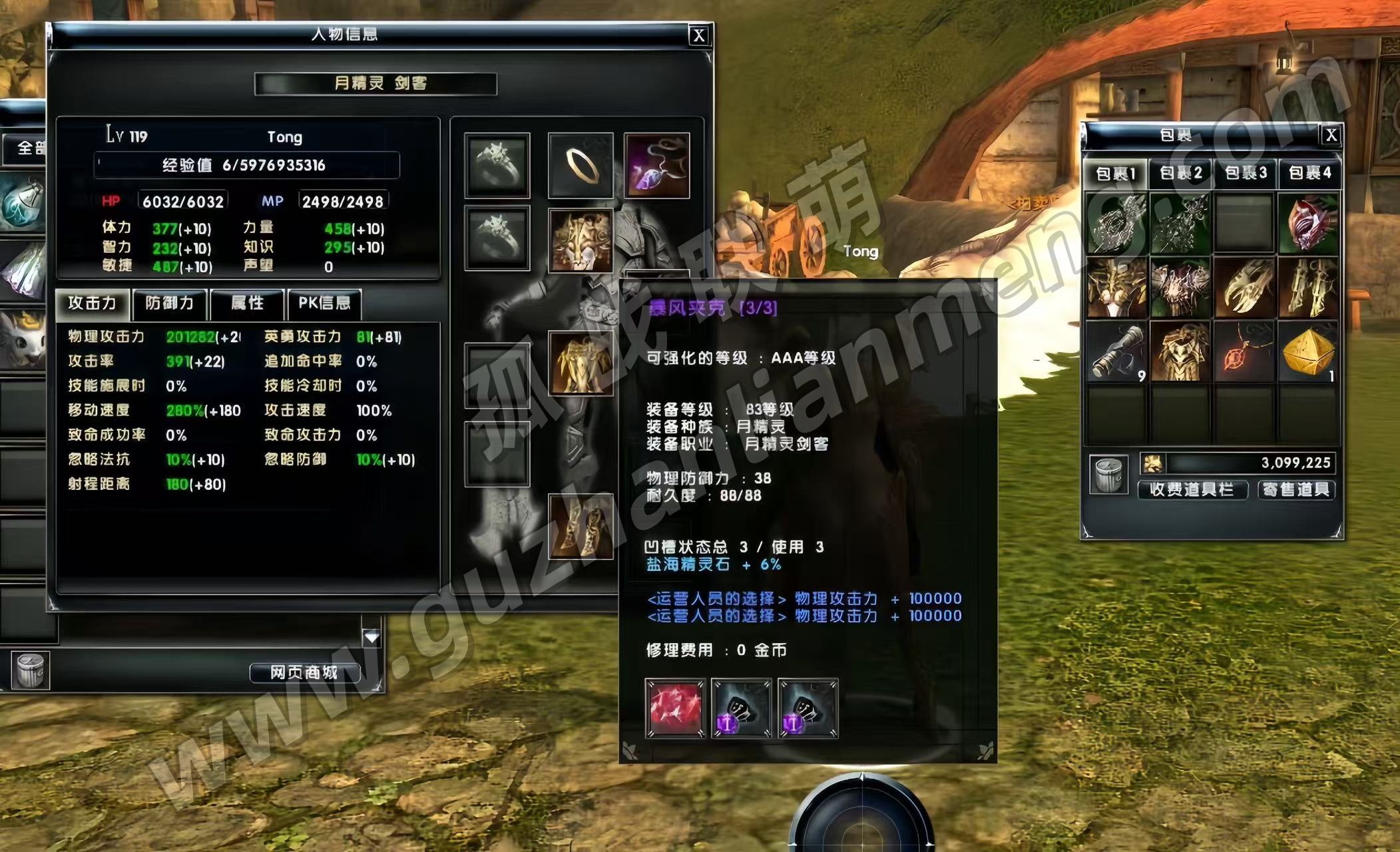Open the 网页商城 web shop

pyautogui.click(x=304, y=673)
